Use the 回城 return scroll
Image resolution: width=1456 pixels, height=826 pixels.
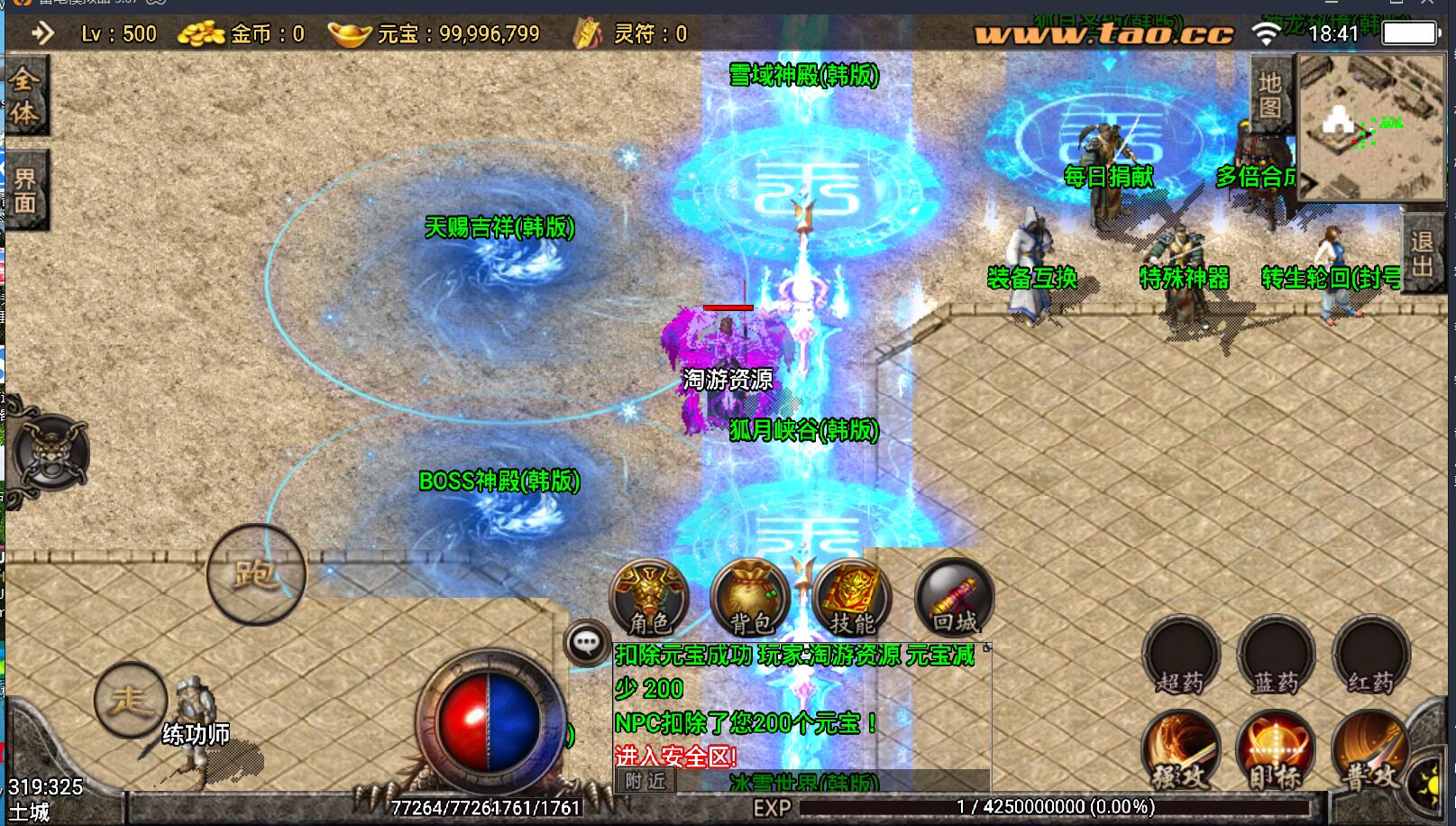pos(954,597)
